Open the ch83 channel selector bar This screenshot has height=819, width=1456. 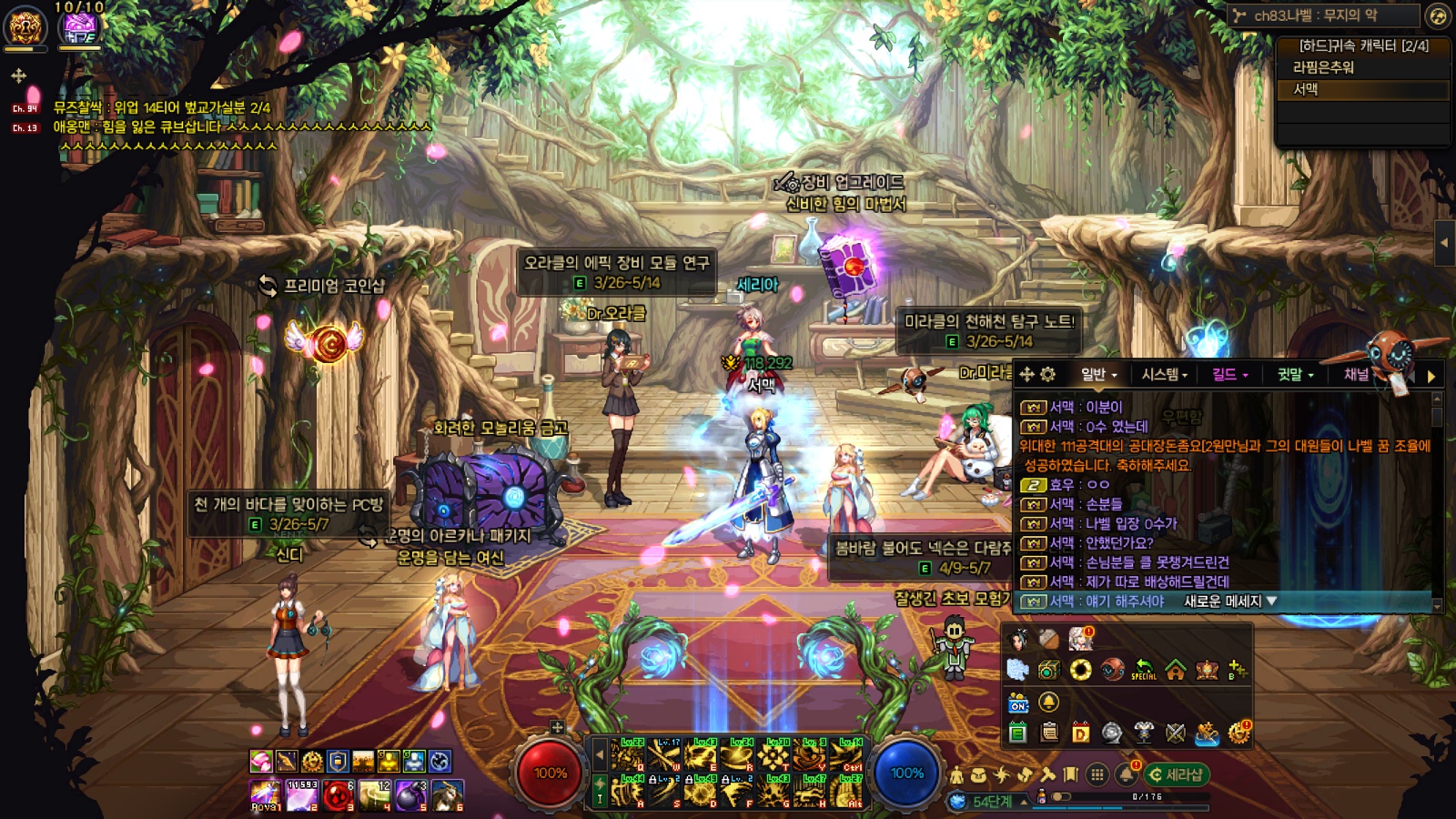coord(1323,15)
